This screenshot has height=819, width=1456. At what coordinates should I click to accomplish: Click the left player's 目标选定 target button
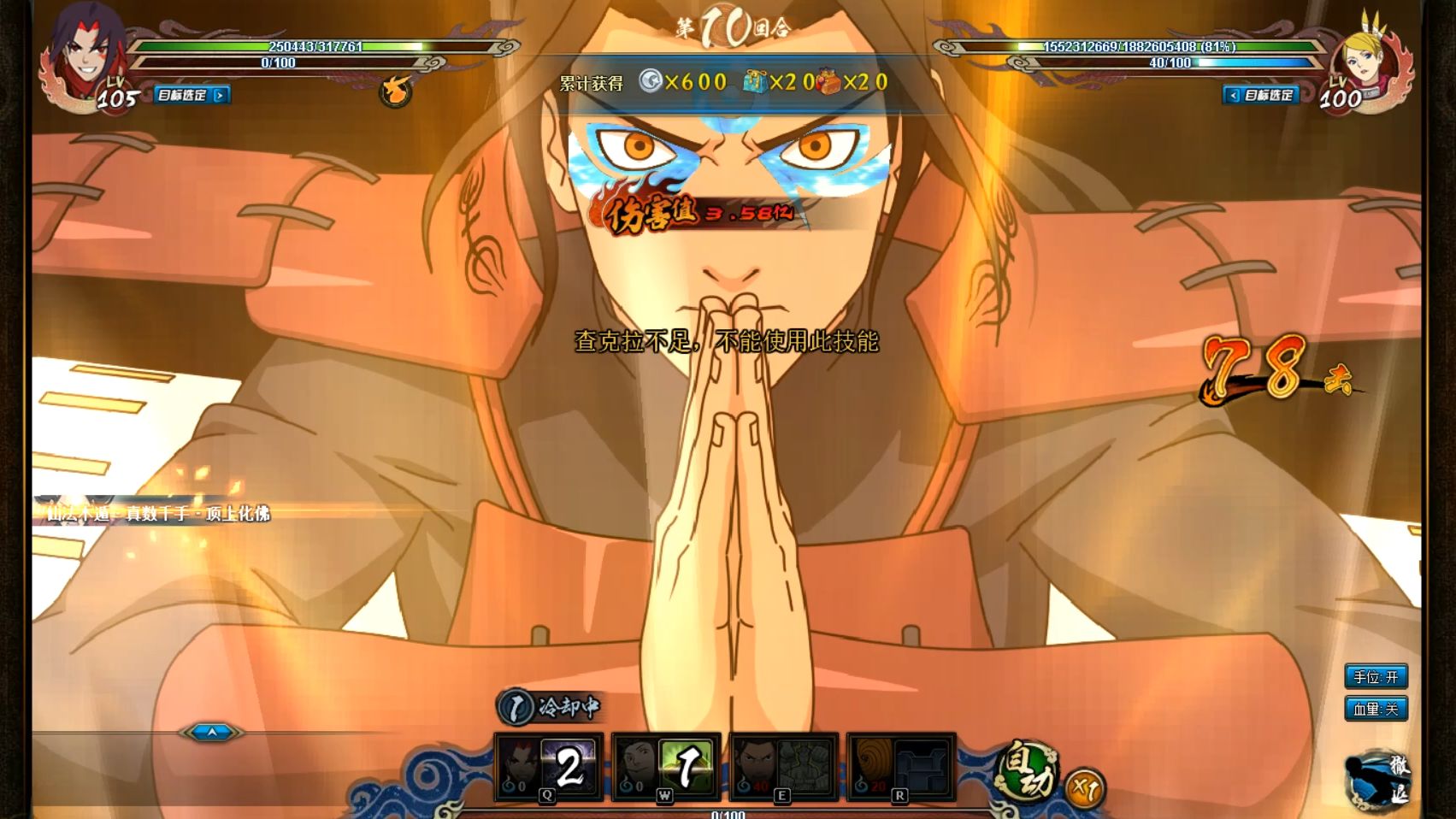[192, 95]
